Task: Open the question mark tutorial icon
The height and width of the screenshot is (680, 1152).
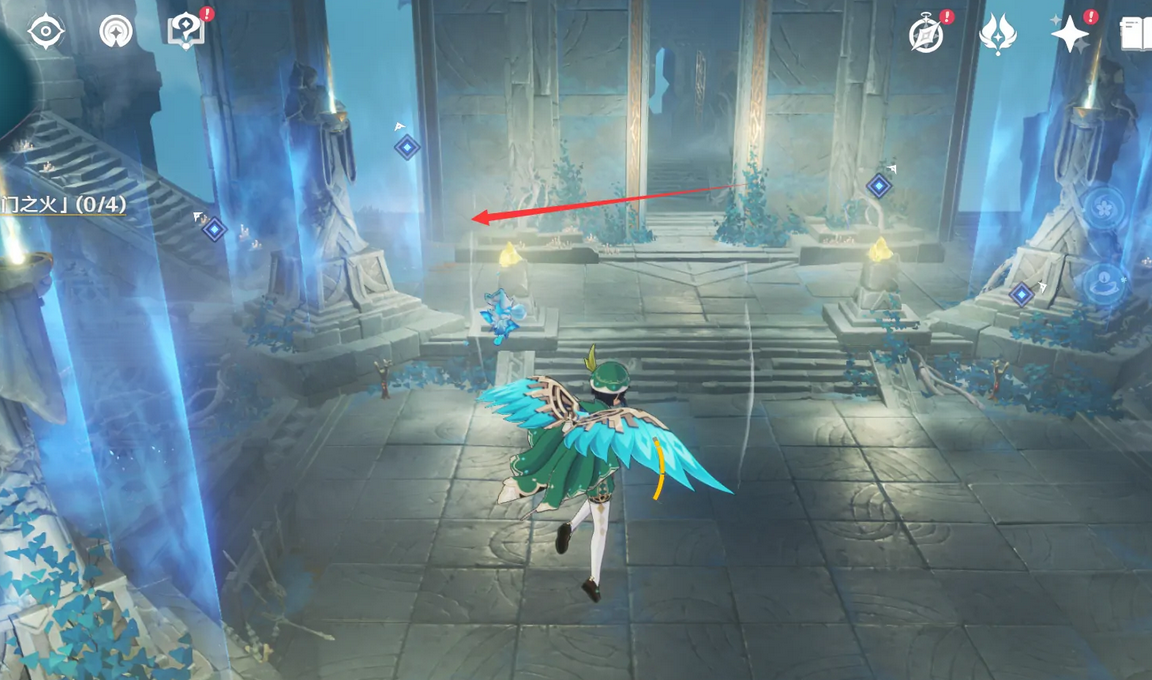Action: (186, 32)
